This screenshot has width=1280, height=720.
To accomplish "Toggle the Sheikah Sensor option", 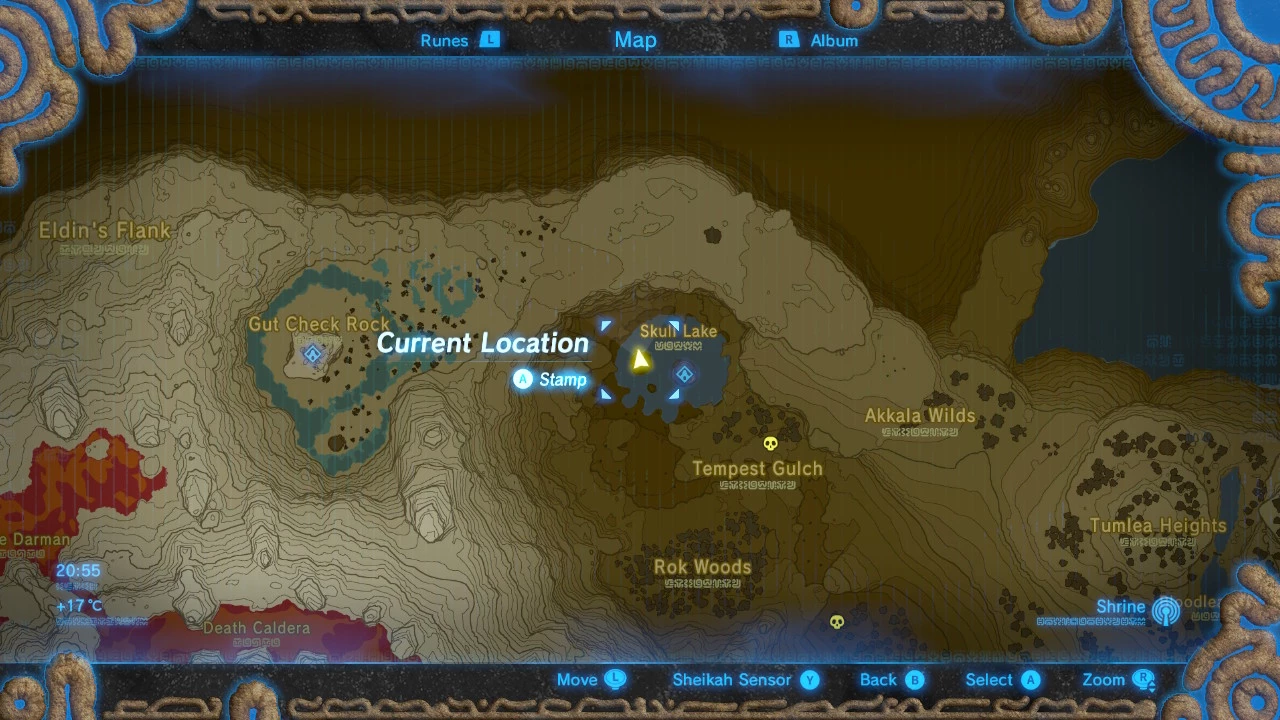I will (x=745, y=680).
